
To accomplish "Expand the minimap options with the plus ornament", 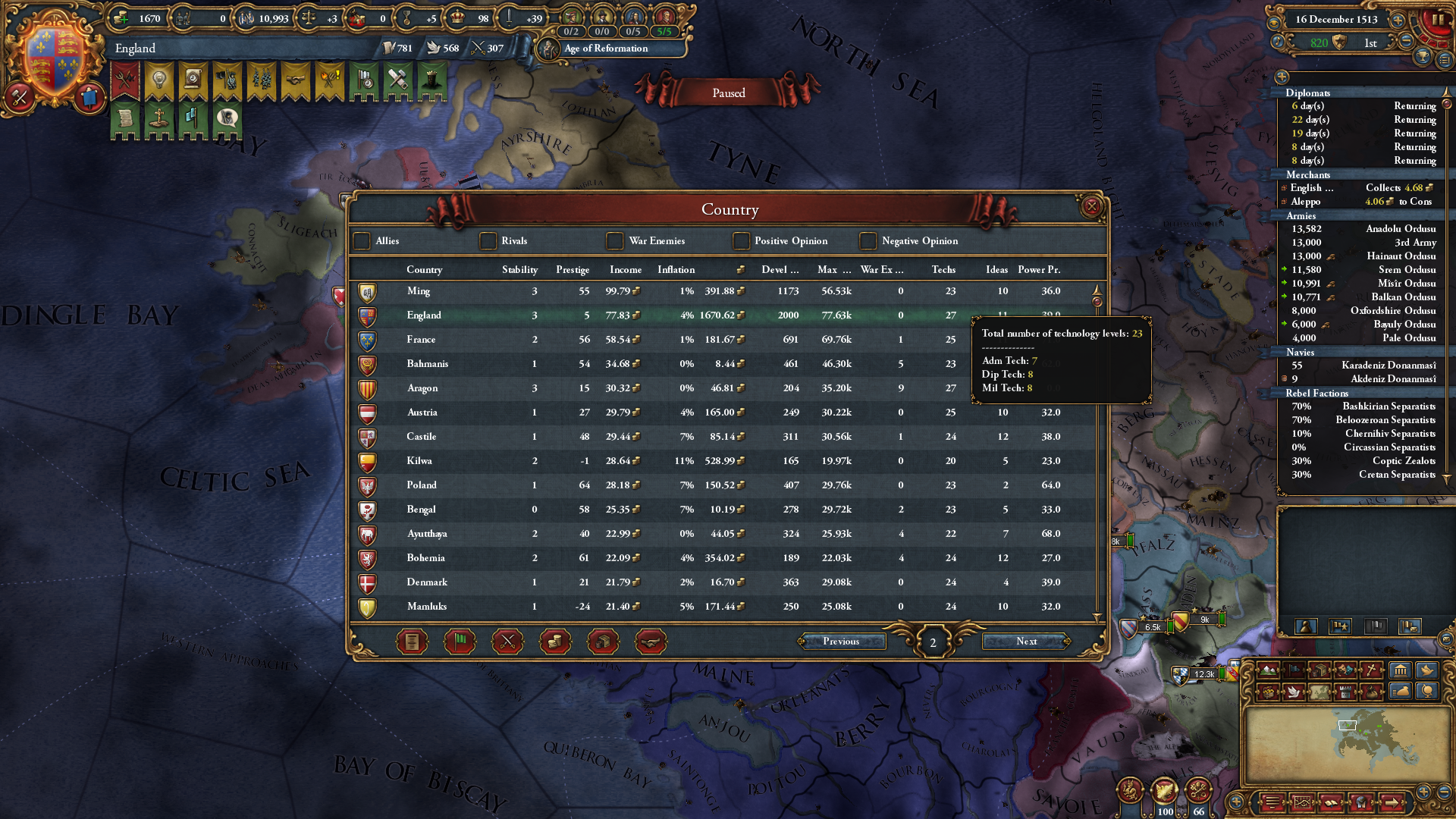I will tap(1235, 802).
